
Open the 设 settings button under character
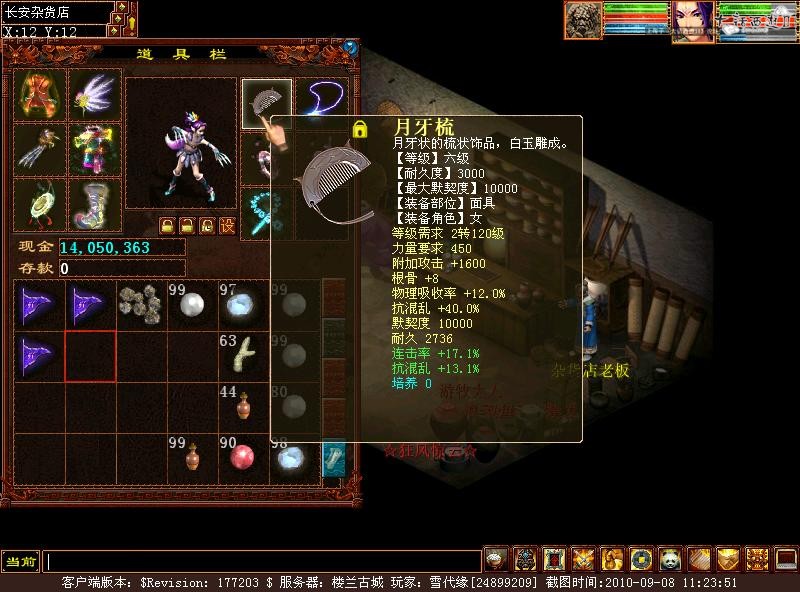227,225
